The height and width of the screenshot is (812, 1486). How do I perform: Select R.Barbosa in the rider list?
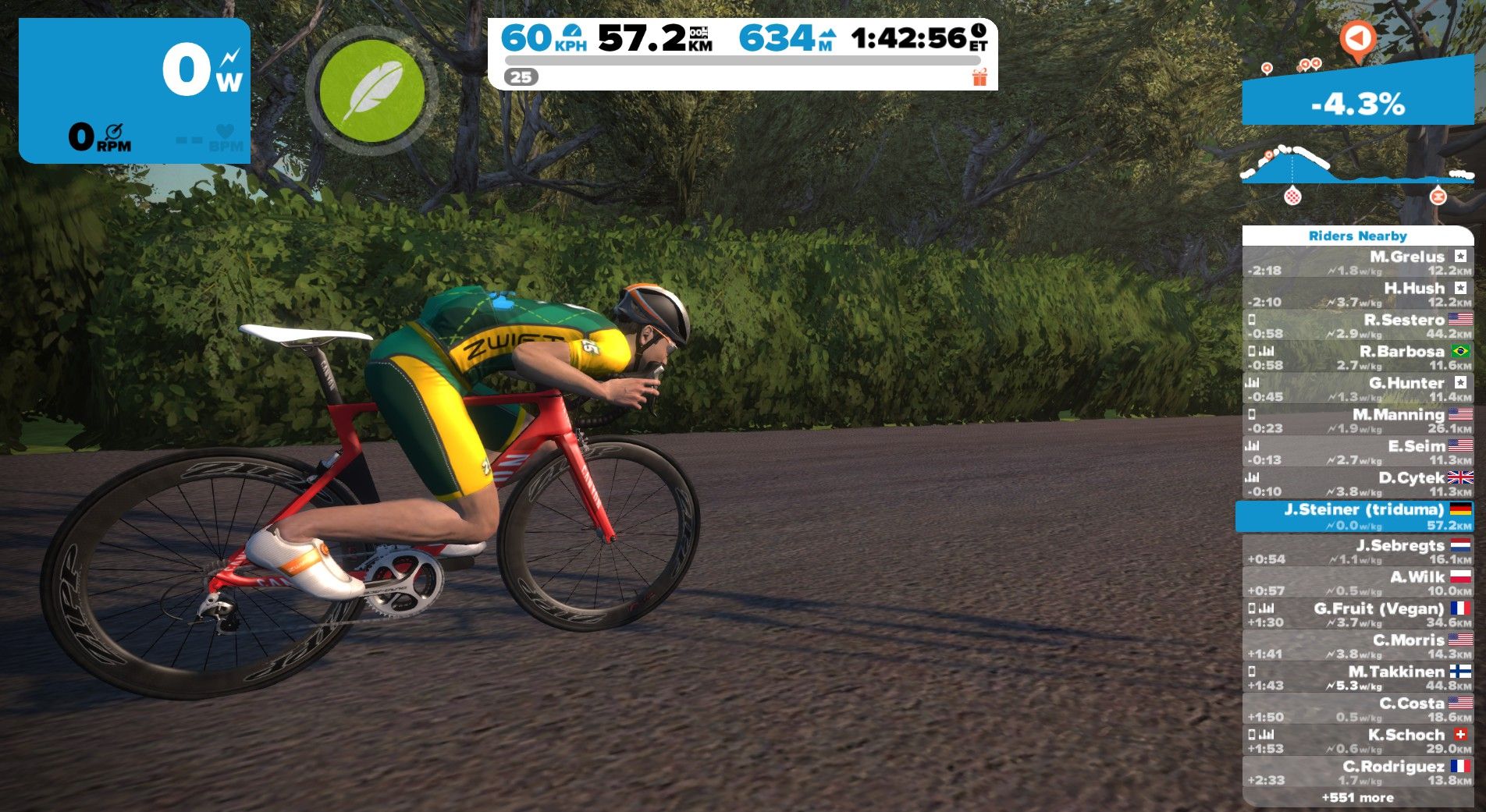pyautogui.click(x=1357, y=357)
